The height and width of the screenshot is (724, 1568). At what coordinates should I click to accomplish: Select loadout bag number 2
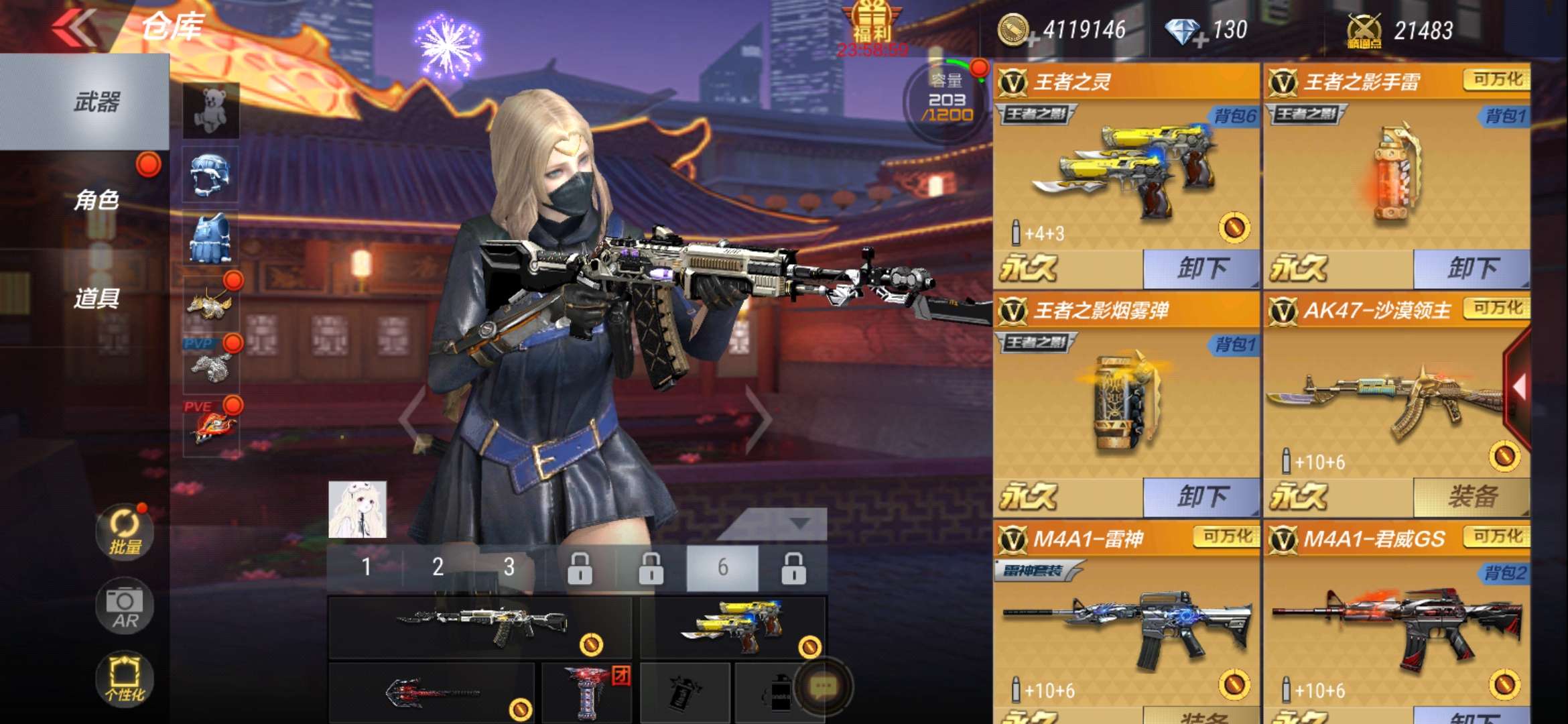pyautogui.click(x=438, y=567)
